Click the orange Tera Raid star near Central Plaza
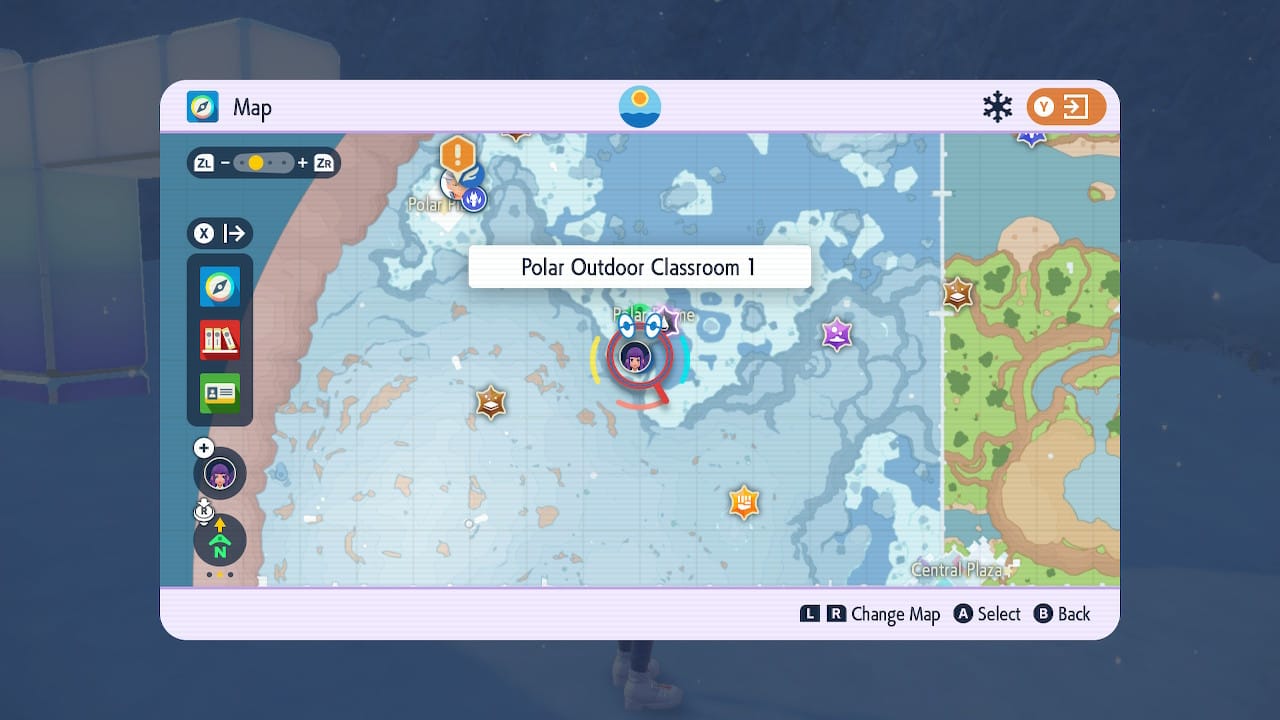1280x720 pixels. (743, 504)
